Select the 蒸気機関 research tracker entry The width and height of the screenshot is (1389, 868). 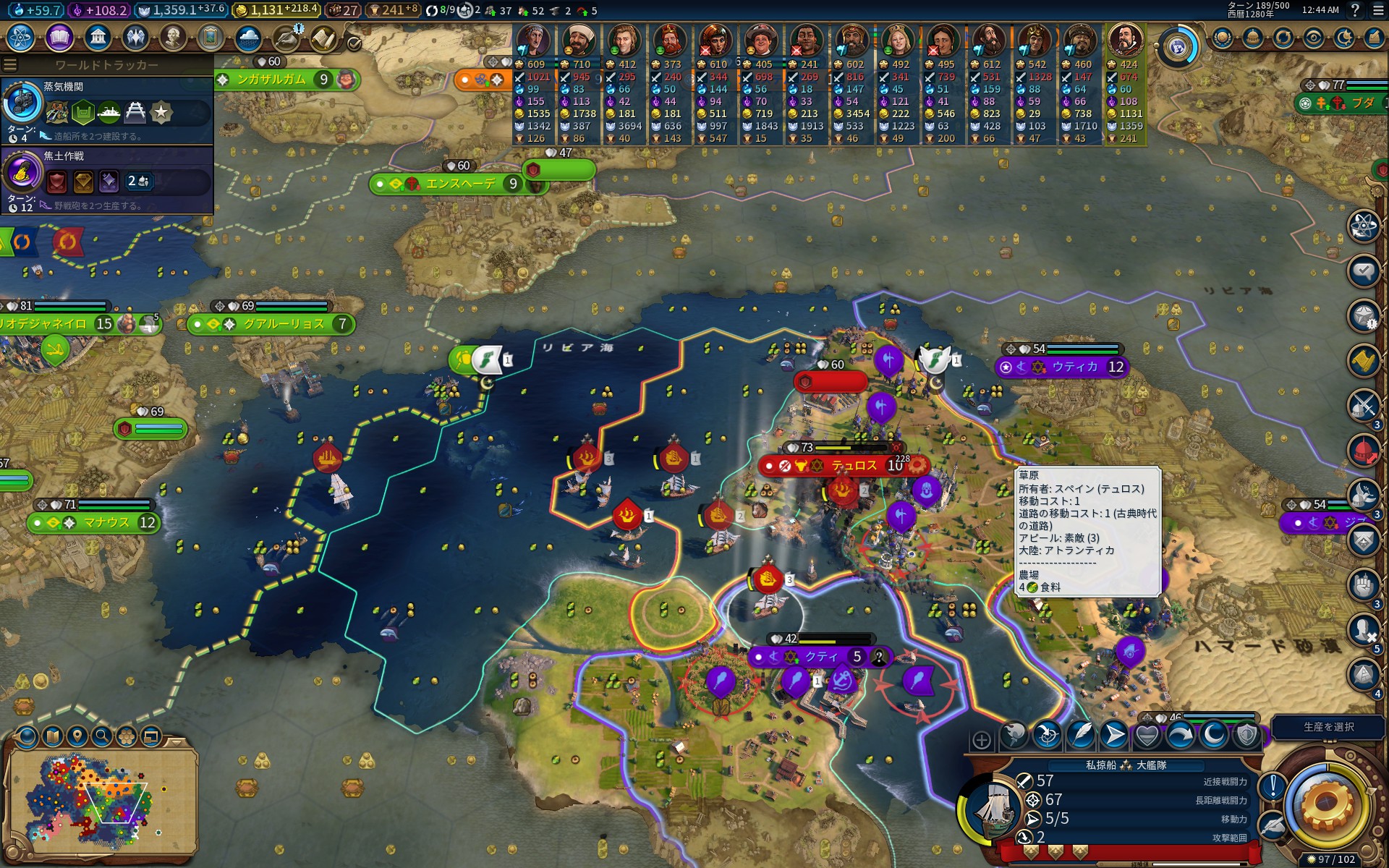107,110
